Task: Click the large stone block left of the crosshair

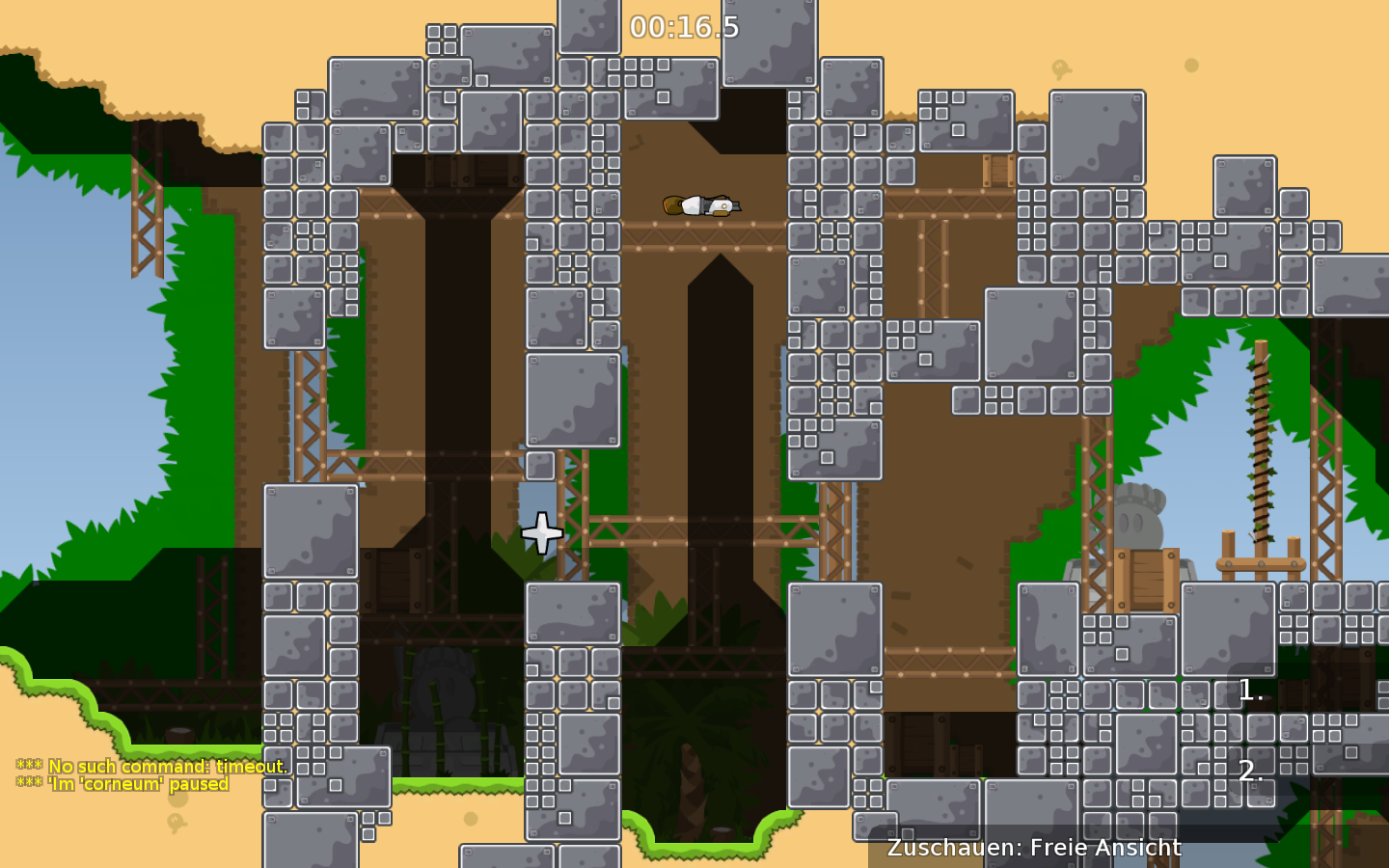Action: pos(311,530)
